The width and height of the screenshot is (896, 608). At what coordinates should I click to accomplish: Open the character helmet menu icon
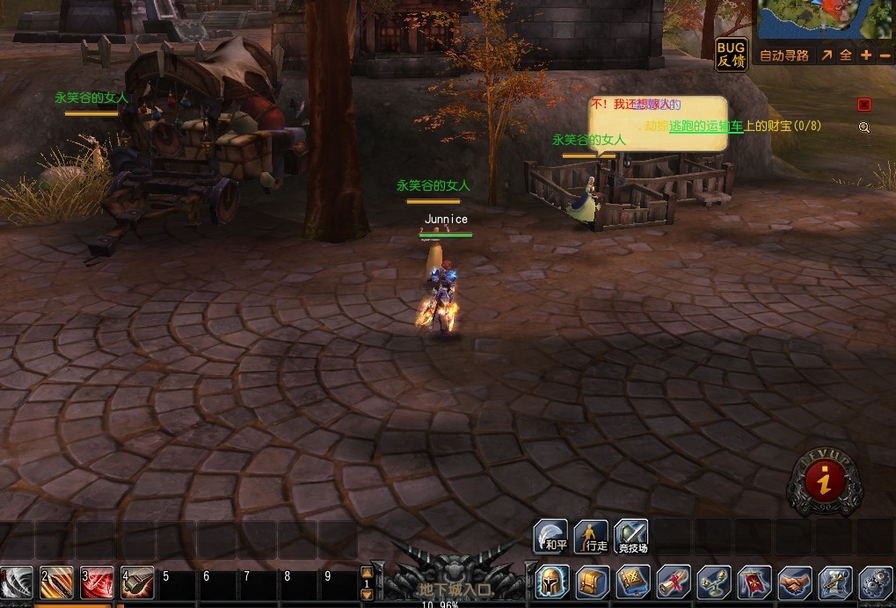[x=552, y=582]
